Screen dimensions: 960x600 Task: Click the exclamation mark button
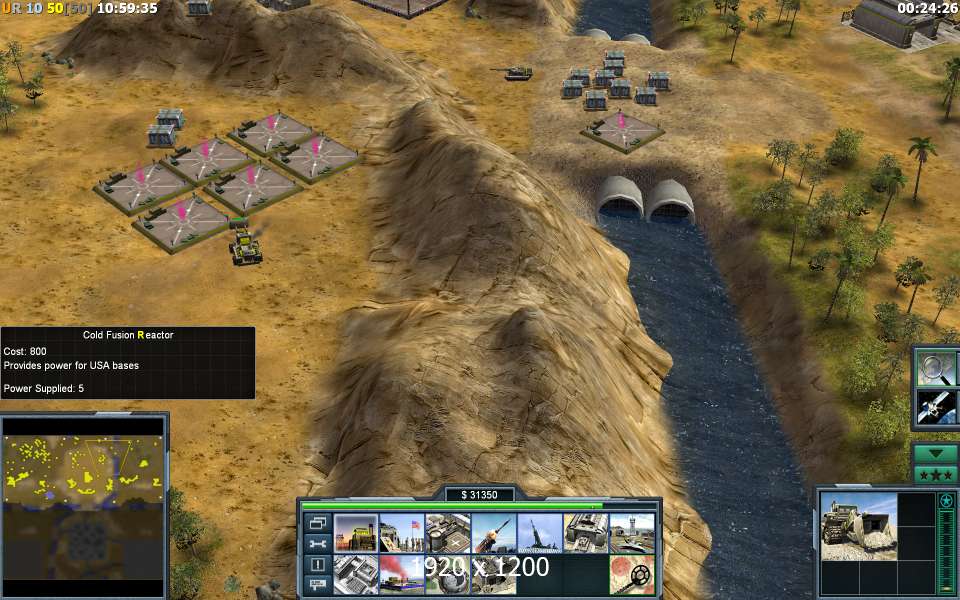(x=317, y=565)
